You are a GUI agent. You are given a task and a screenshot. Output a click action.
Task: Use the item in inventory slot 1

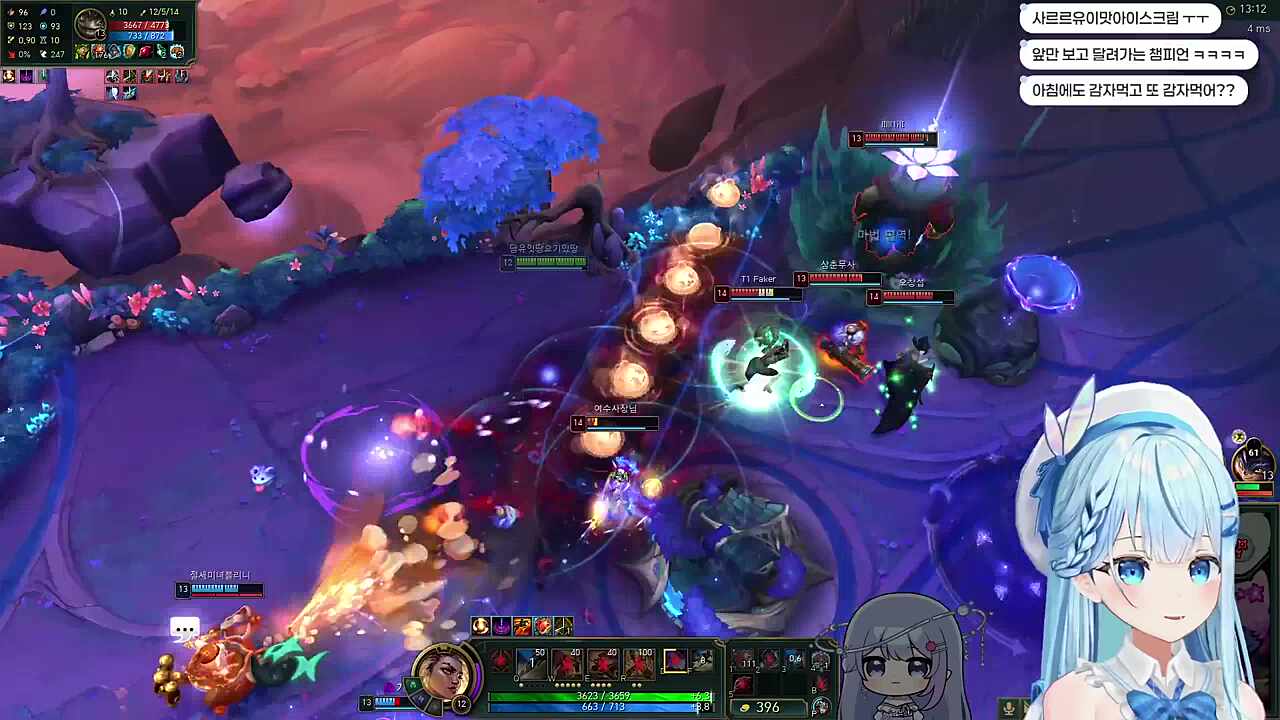[x=745, y=659]
